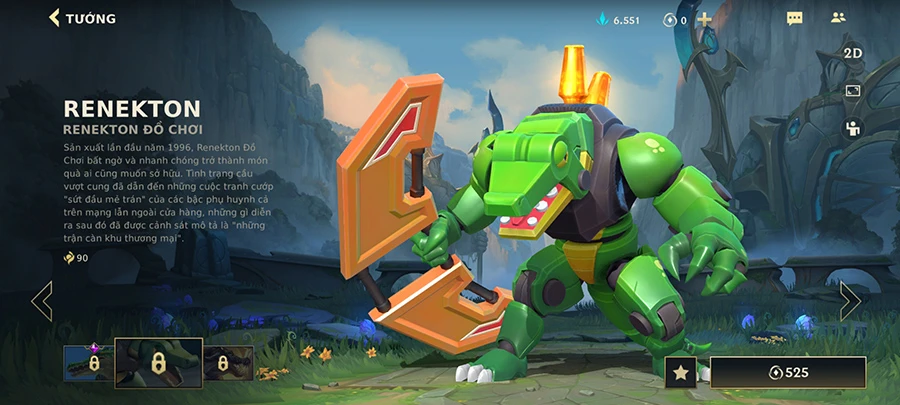Buy the skin for 525 Wild Cores
Screen dimensions: 900x405
point(788,373)
